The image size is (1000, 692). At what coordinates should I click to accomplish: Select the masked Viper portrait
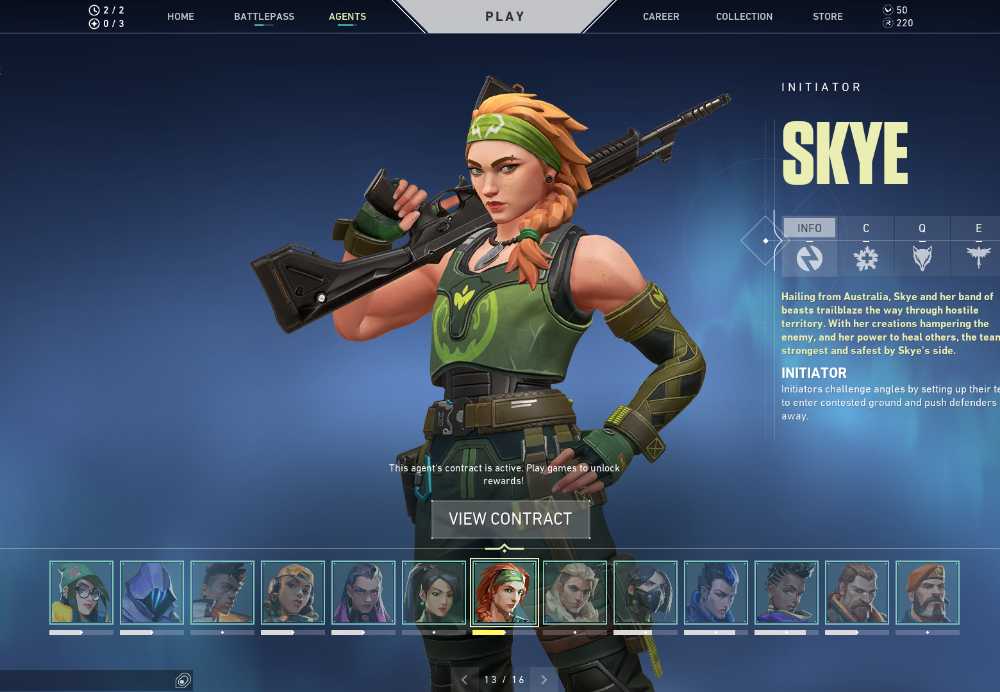click(645, 592)
